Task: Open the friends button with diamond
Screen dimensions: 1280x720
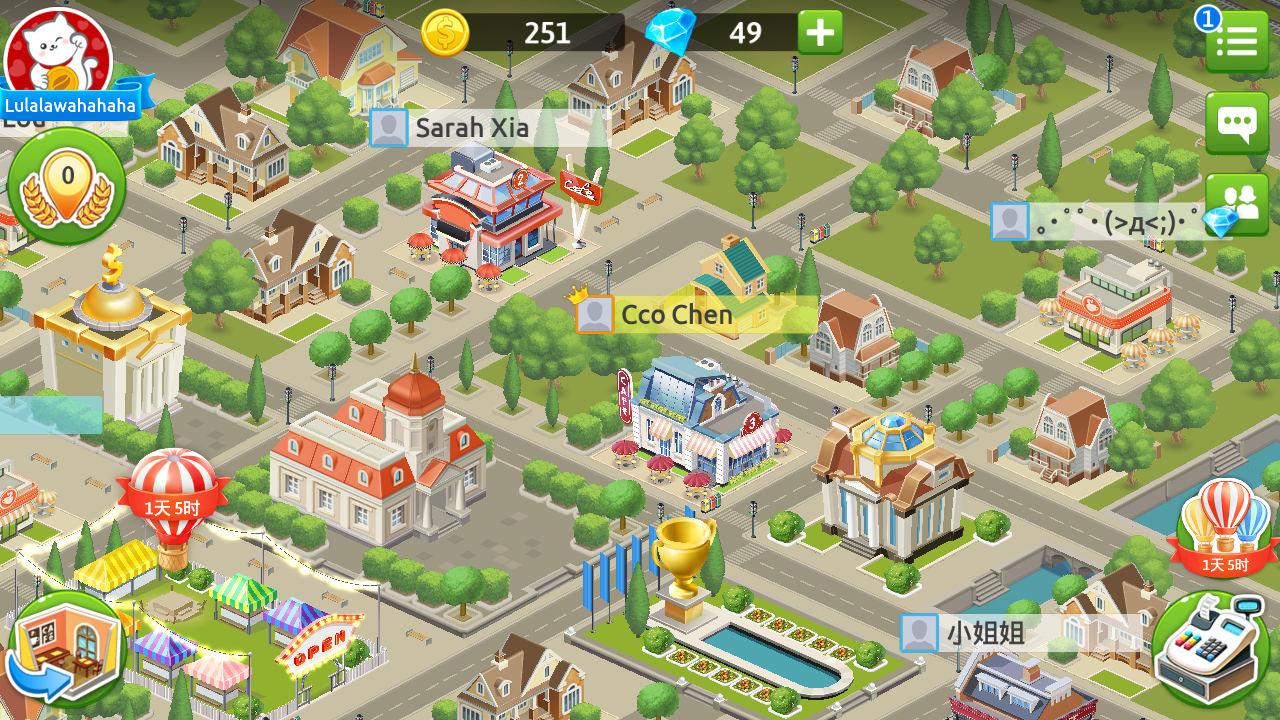Action: click(1236, 205)
